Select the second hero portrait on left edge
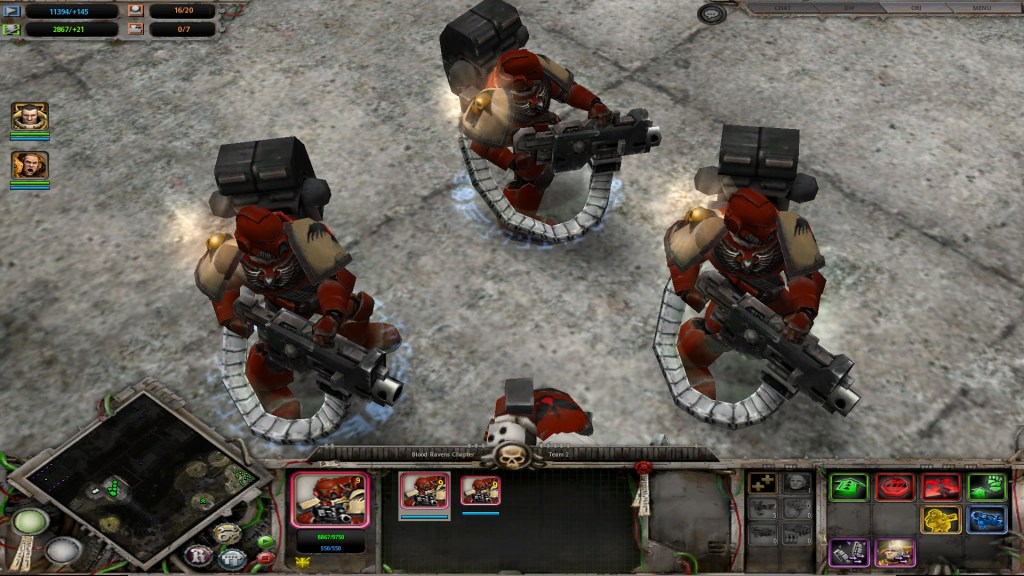 (x=30, y=165)
